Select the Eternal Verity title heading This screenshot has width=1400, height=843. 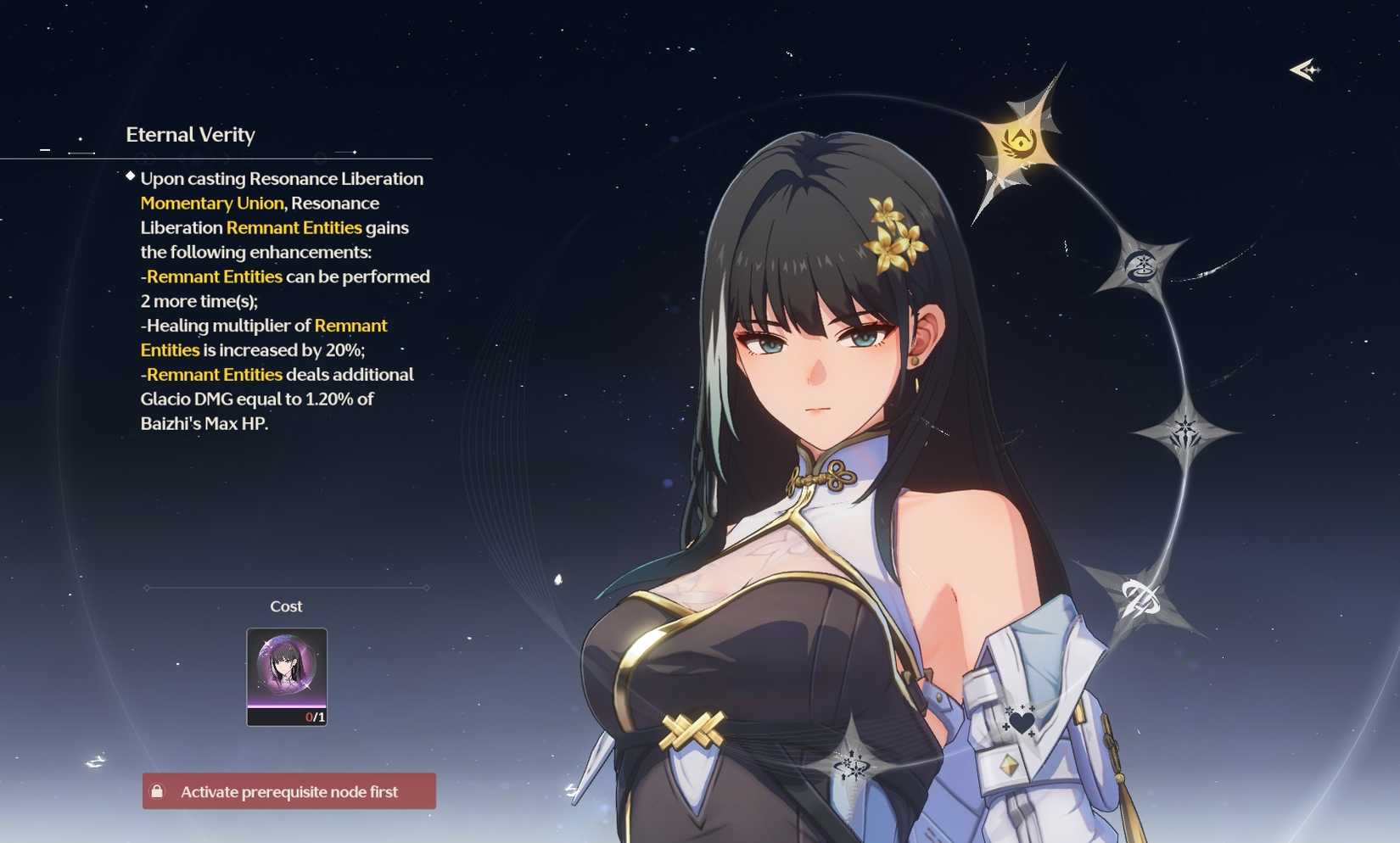point(191,134)
